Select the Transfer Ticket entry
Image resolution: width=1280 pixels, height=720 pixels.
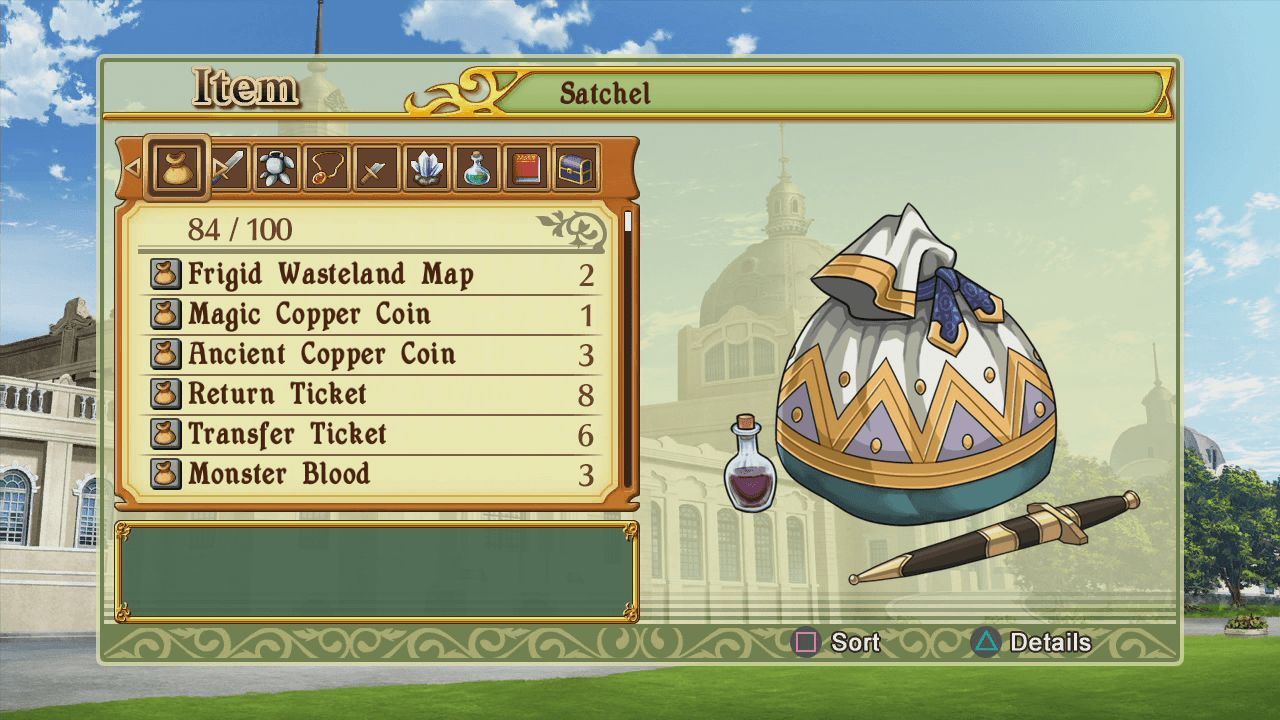pyautogui.click(x=370, y=435)
